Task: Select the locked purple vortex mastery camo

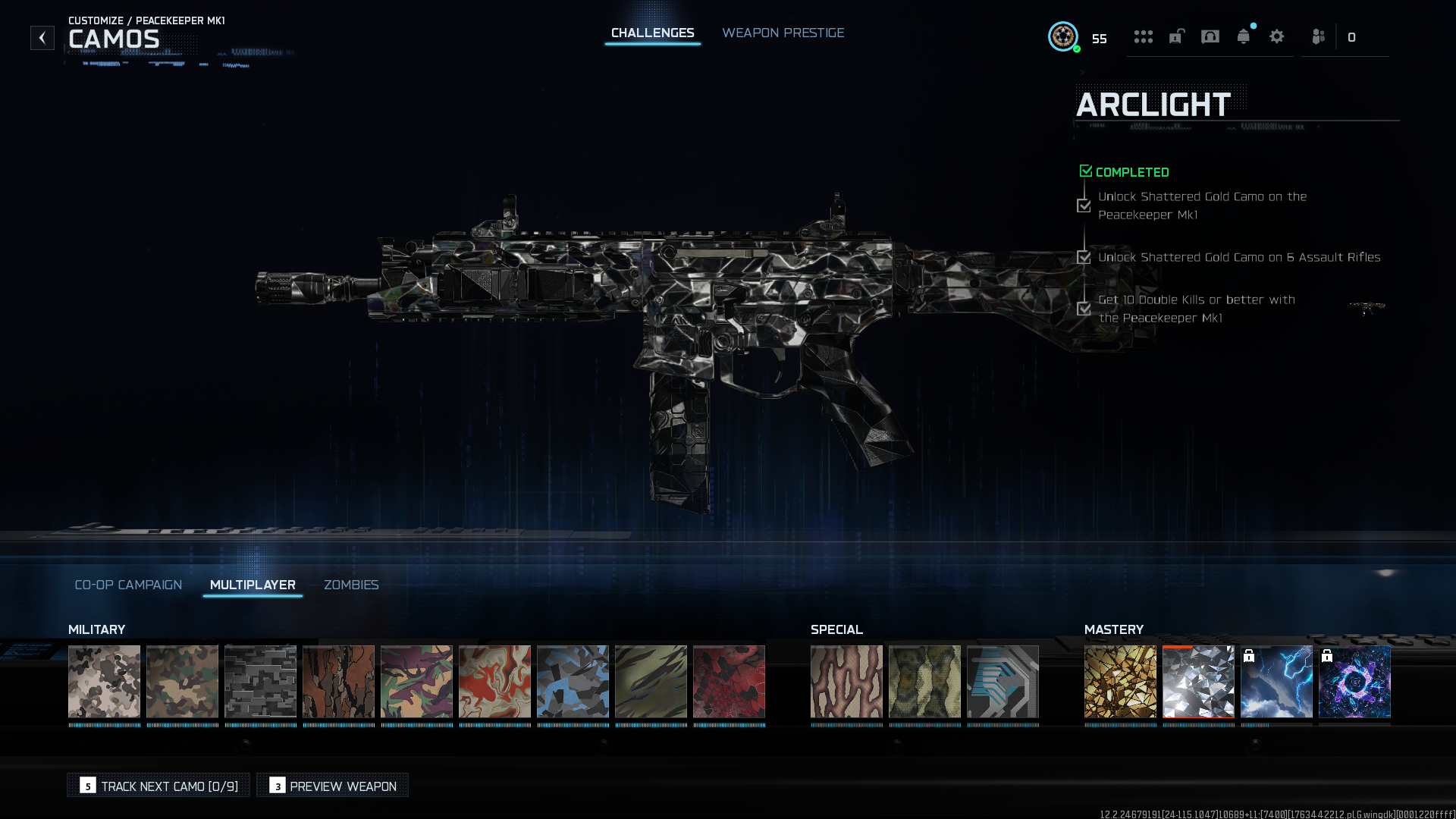Action: click(1354, 681)
